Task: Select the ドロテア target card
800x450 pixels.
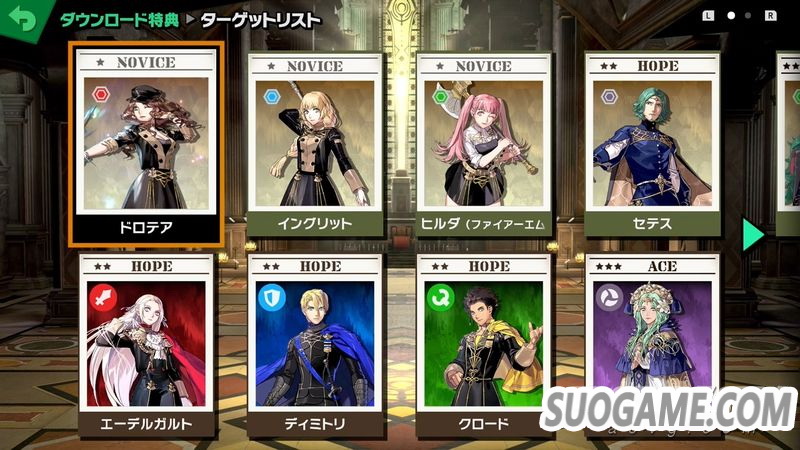Action: [x=146, y=145]
